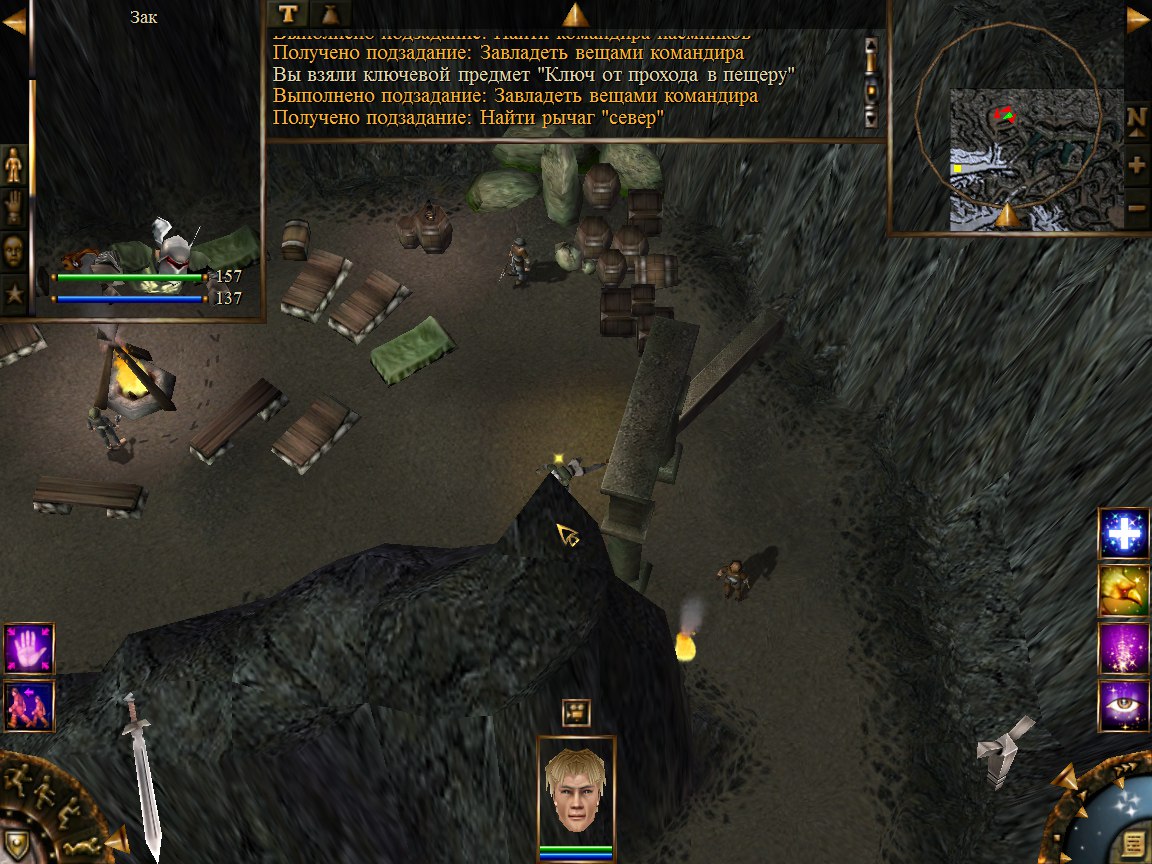Select the blond hero portrait

(575, 792)
